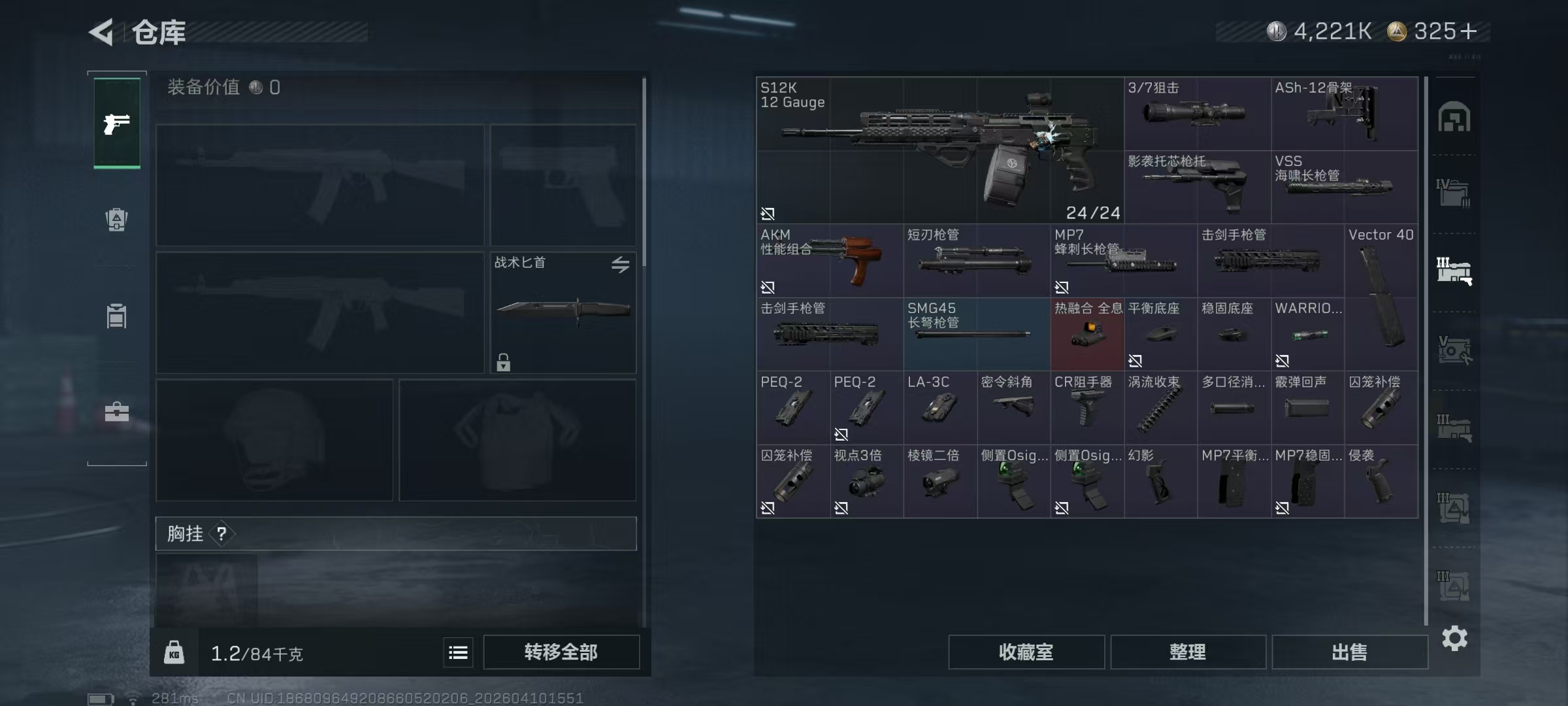
Task: Toggle the swap arrows on the tactical dagger slot
Action: [621, 264]
